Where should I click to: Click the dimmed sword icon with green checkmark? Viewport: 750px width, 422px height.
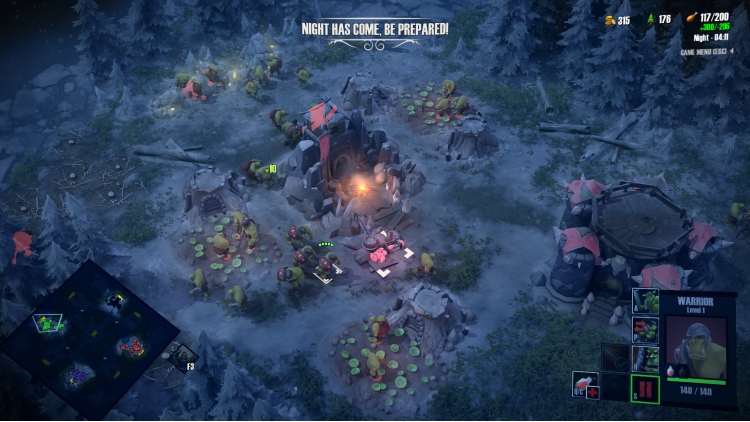tap(616, 359)
